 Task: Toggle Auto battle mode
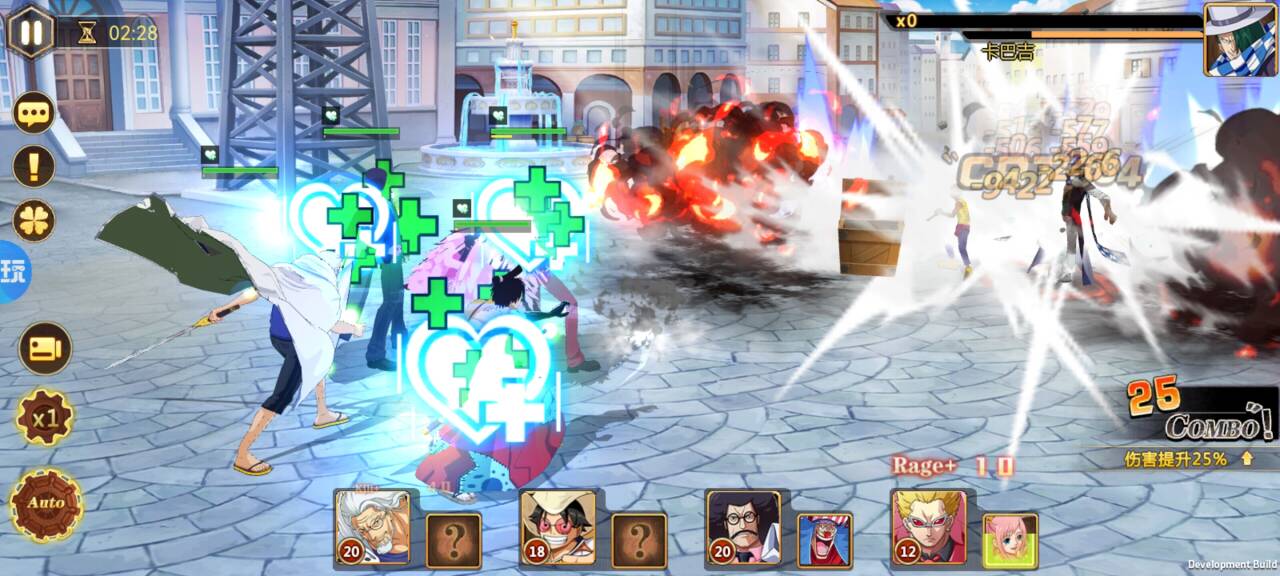[x=45, y=503]
